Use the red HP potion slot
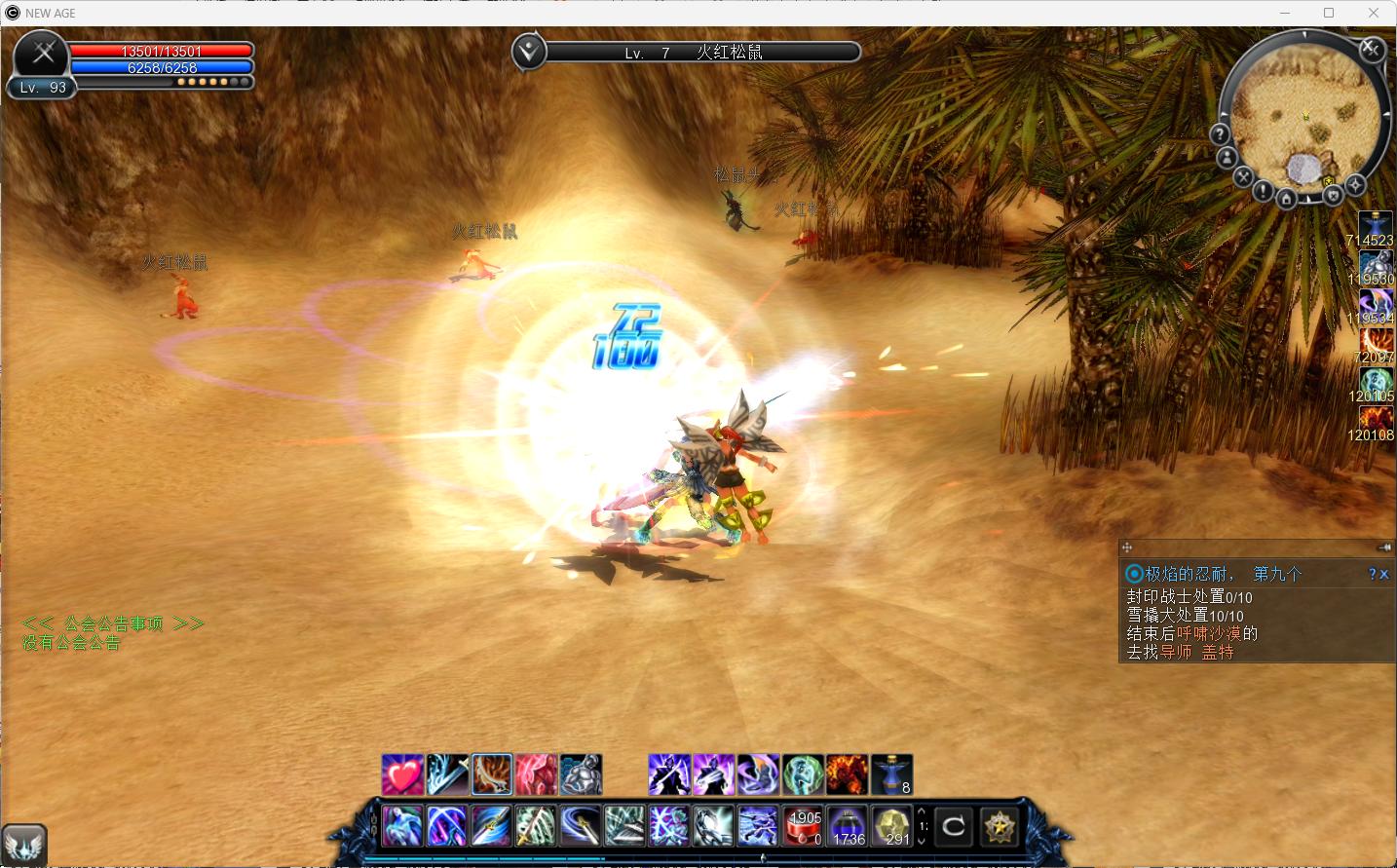 click(x=804, y=827)
